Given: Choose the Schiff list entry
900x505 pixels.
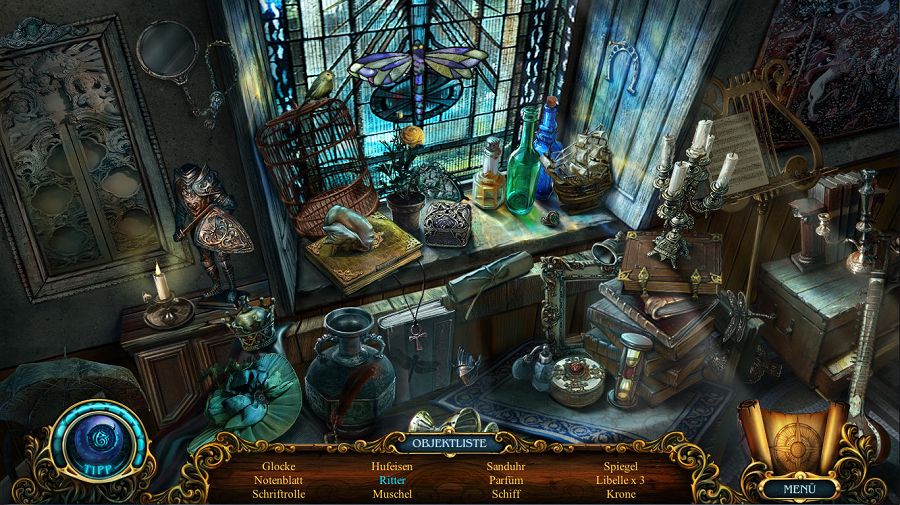Looking at the screenshot, I should 506,494.
